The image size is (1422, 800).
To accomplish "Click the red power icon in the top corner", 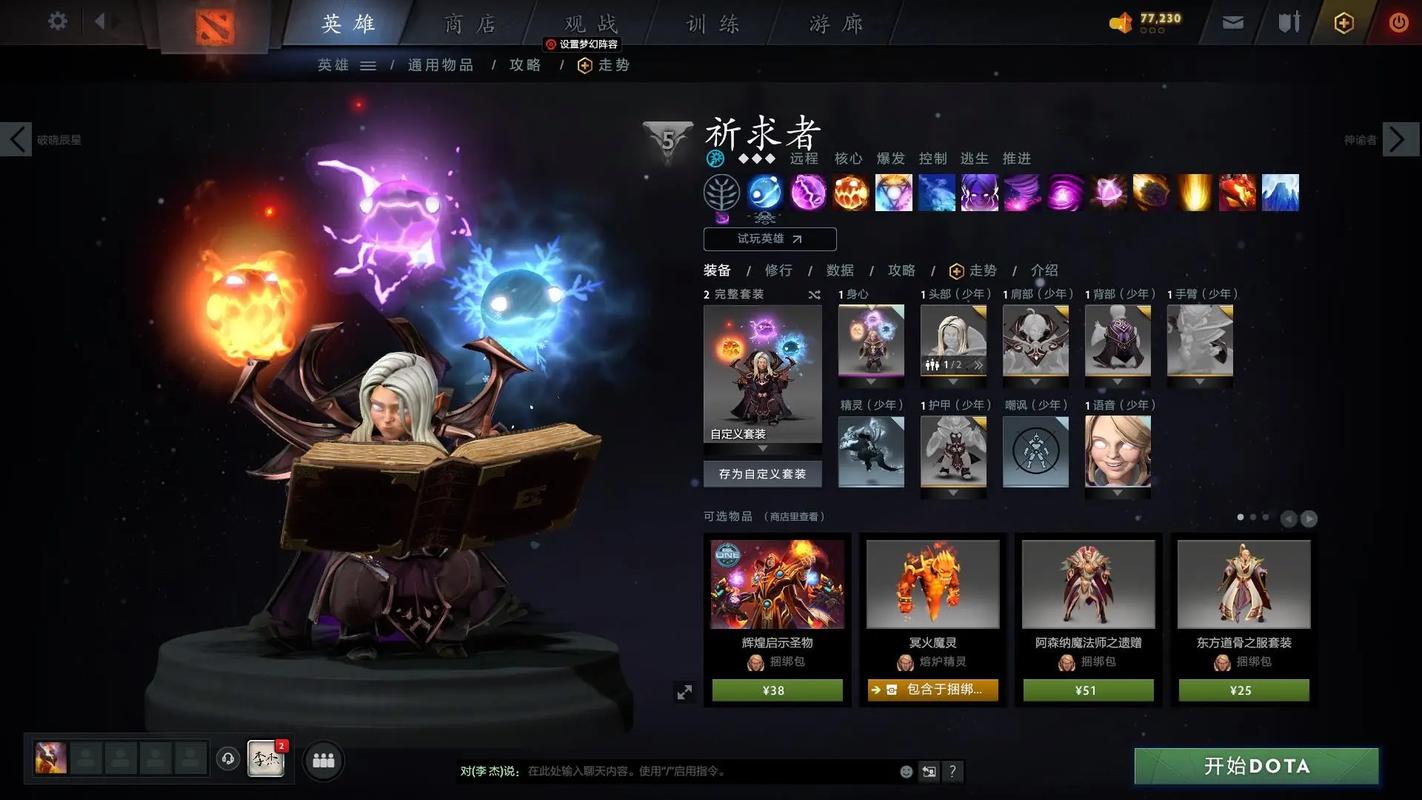I will 1397,21.
